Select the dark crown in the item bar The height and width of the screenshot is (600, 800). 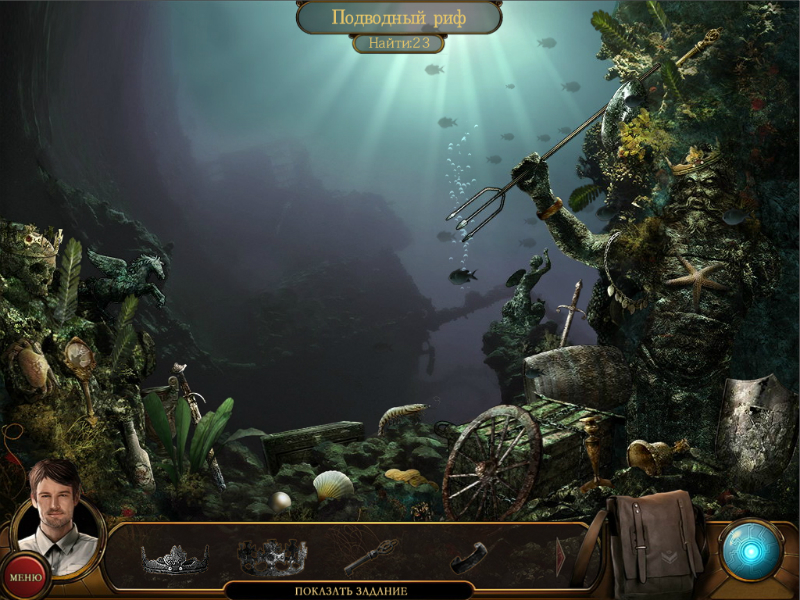pyautogui.click(x=270, y=556)
